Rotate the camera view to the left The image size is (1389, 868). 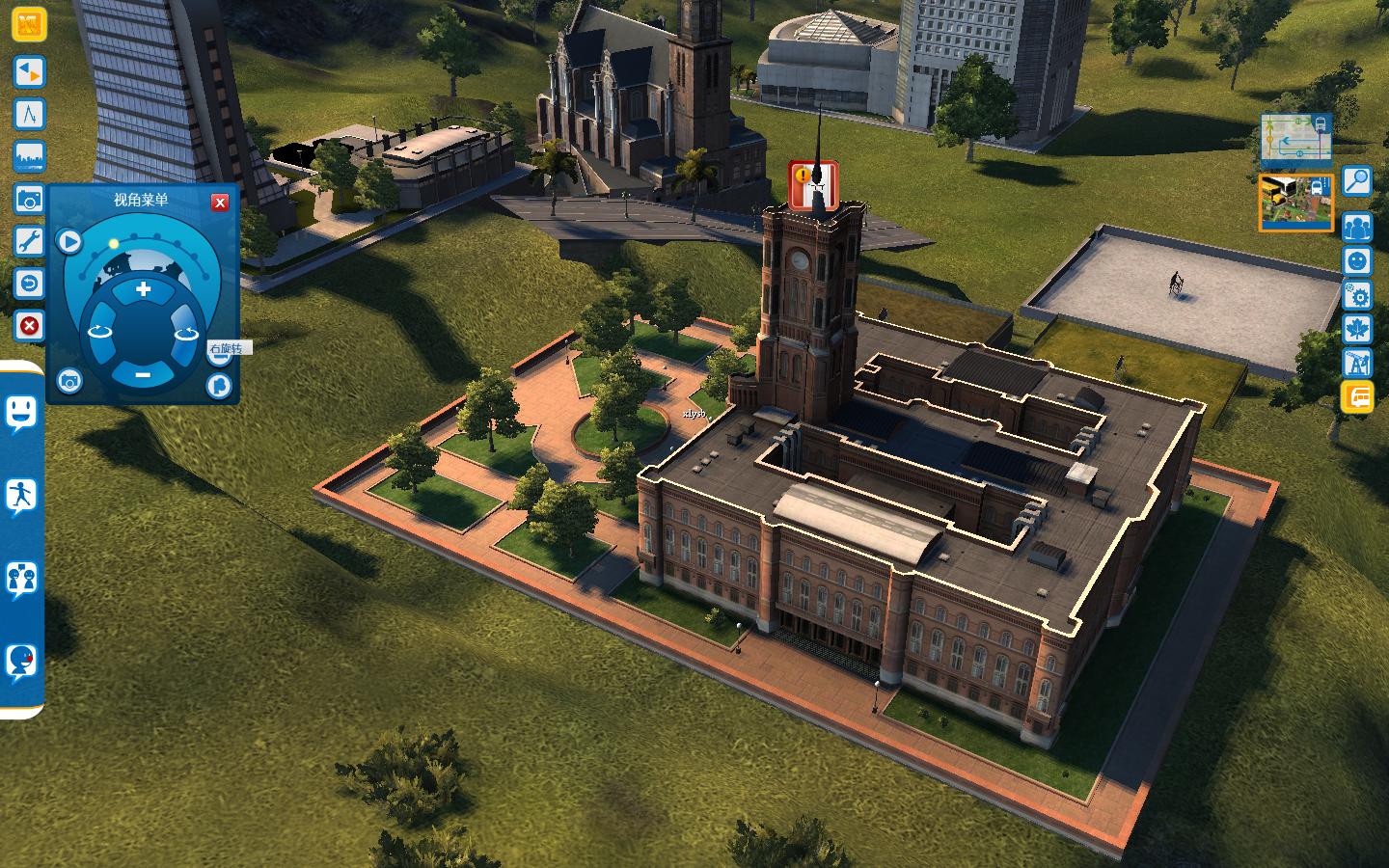tap(100, 332)
